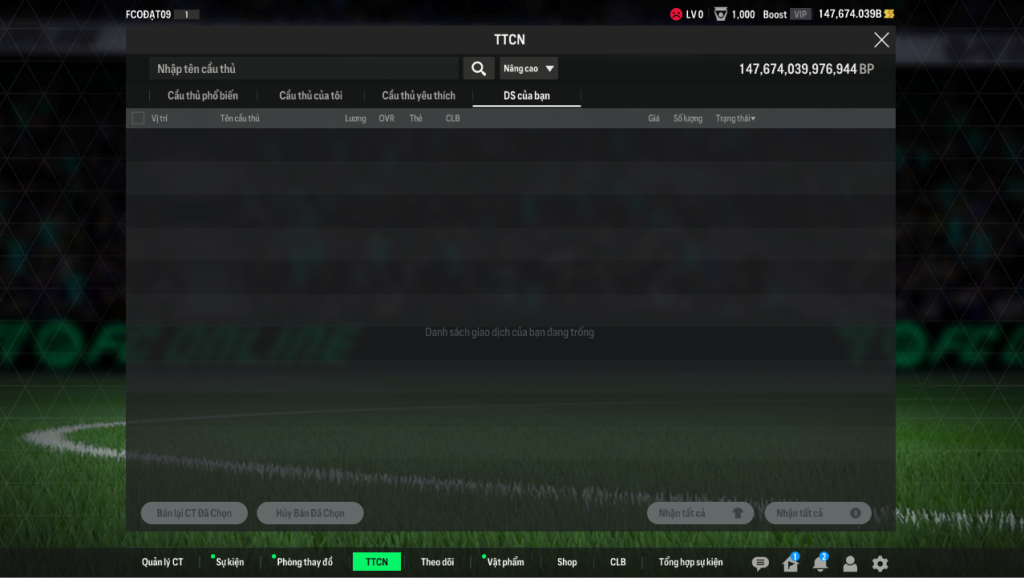The height and width of the screenshot is (578, 1024).
Task: Open Phòng thay đồ
Action: [x=304, y=562]
